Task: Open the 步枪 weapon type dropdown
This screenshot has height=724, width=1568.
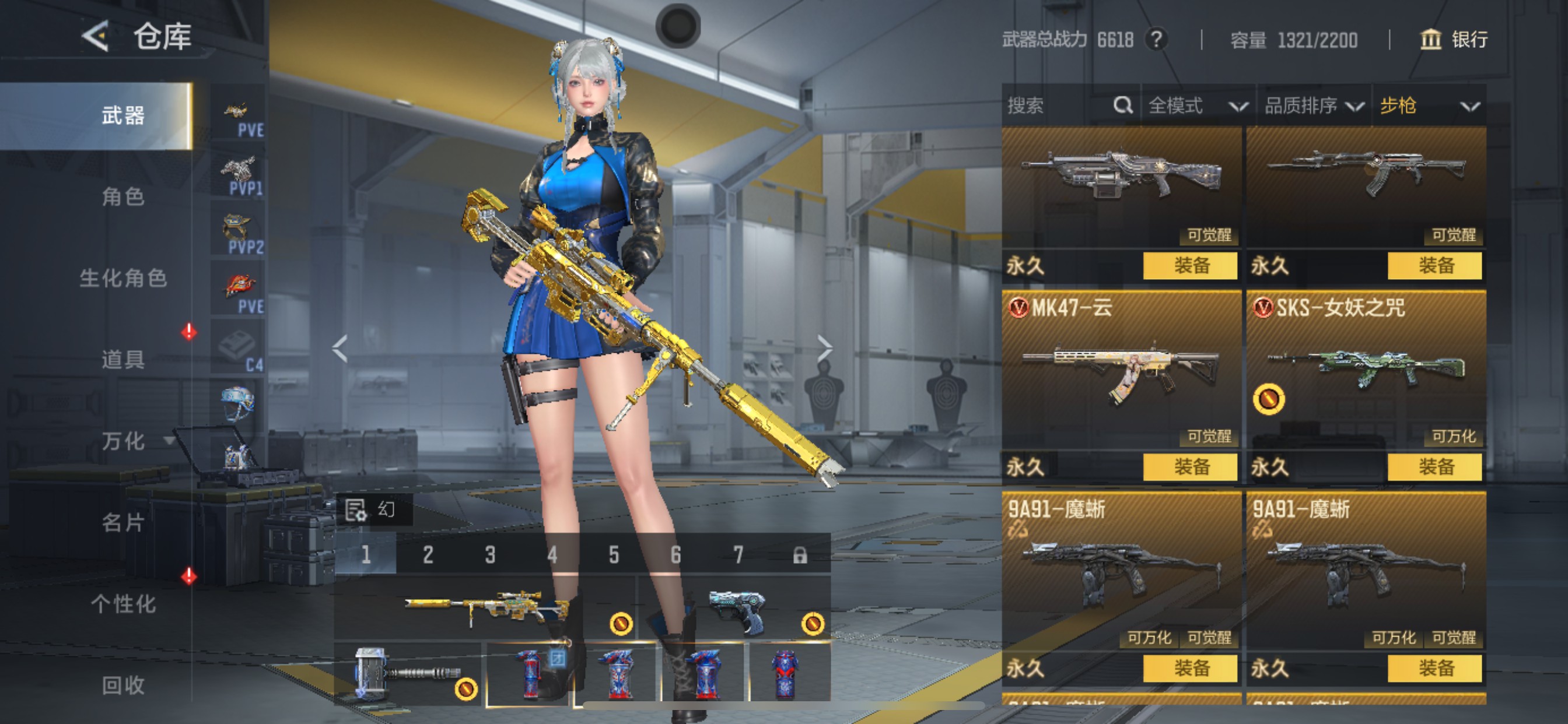Action: [x=1429, y=106]
